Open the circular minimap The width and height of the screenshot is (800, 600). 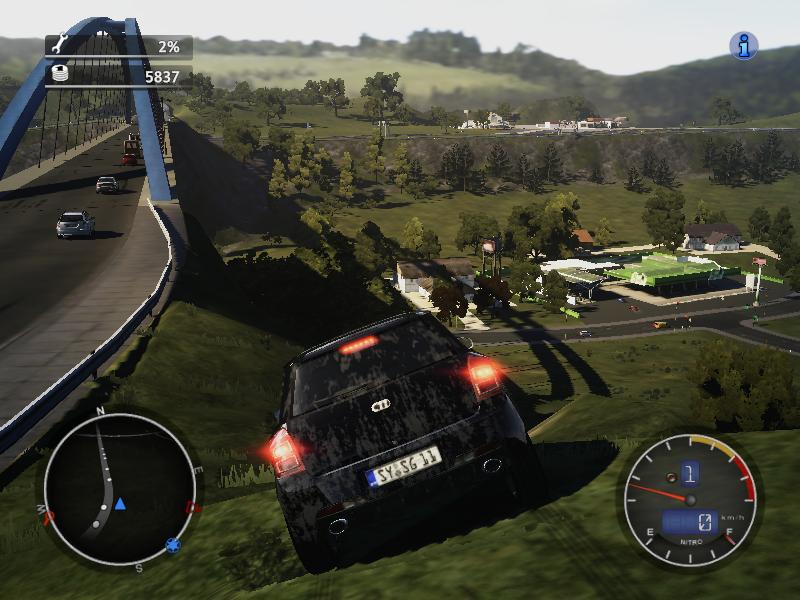pos(119,490)
